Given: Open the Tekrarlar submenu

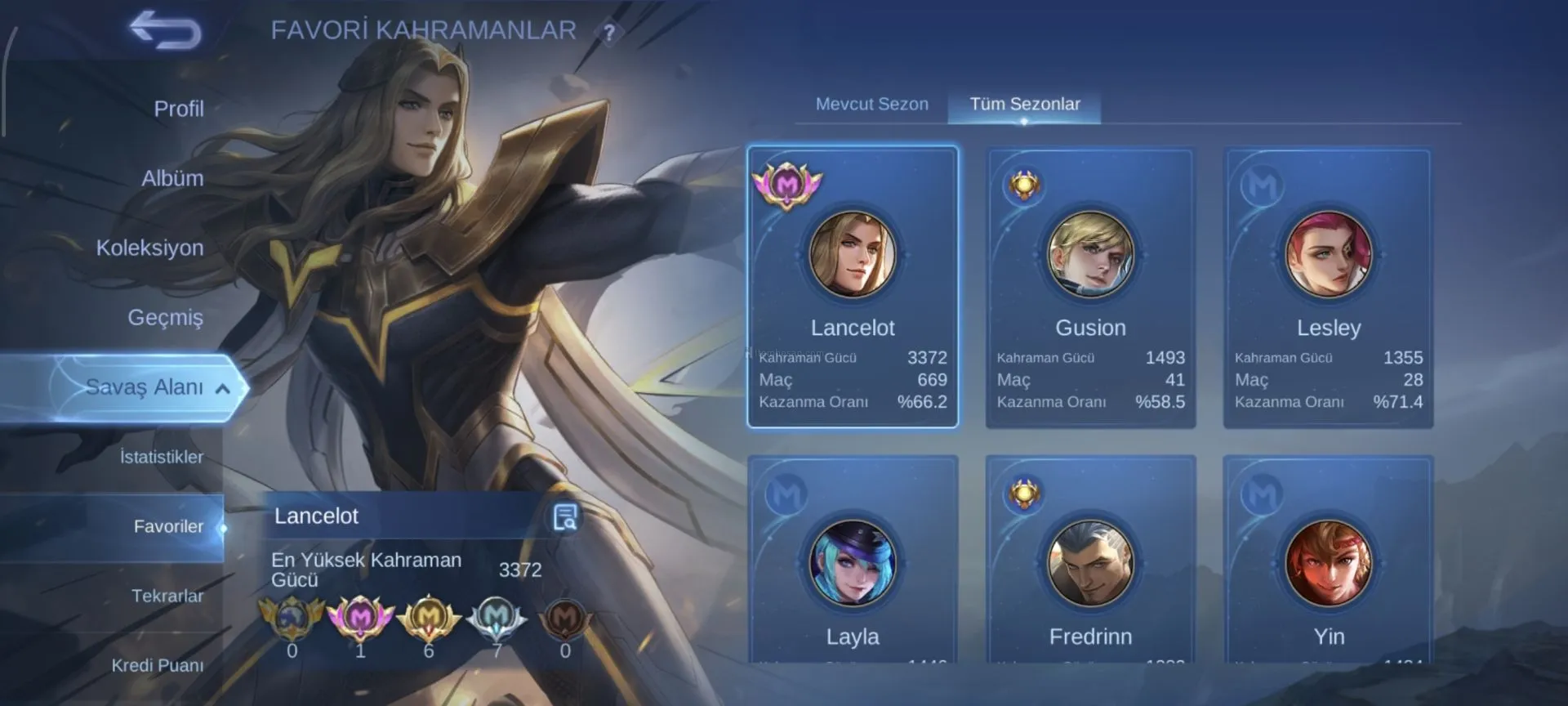Looking at the screenshot, I should coord(167,596).
